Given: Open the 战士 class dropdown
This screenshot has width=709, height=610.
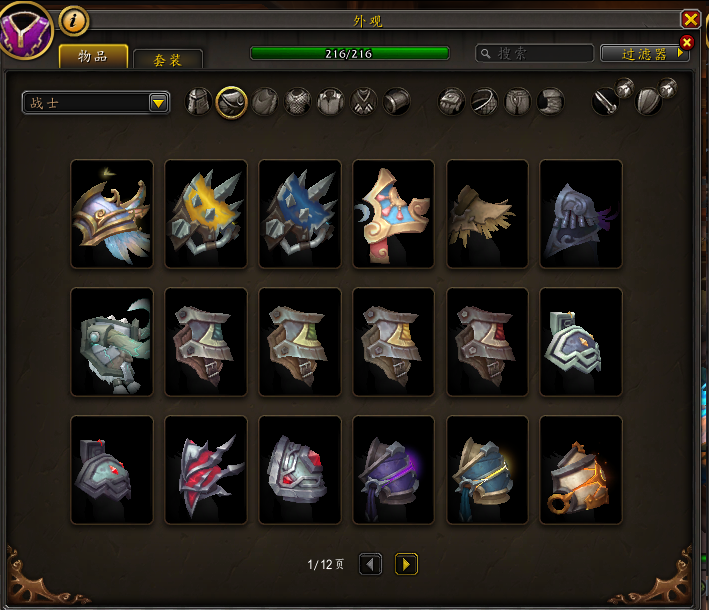Looking at the screenshot, I should (96, 102).
